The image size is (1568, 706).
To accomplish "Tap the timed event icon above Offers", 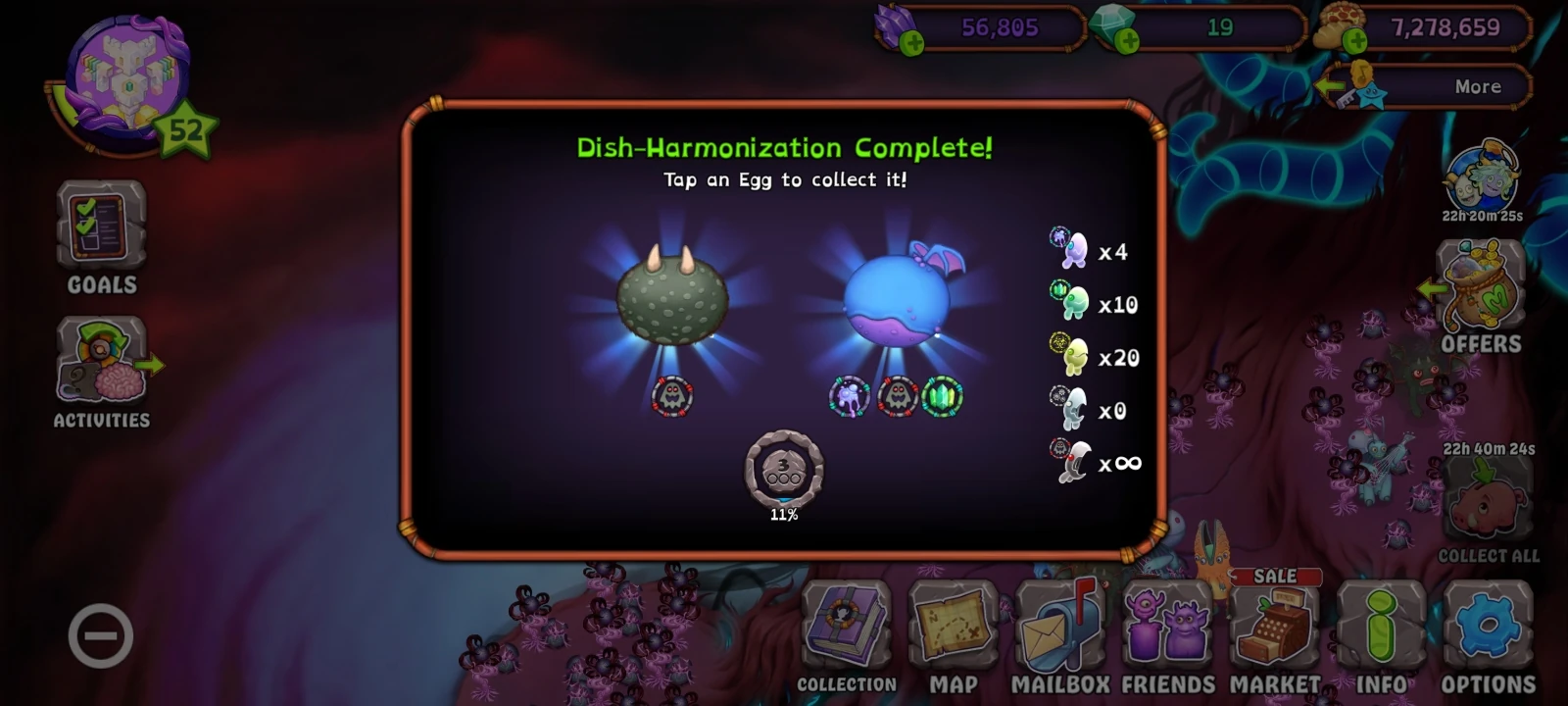I will pyautogui.click(x=1483, y=176).
